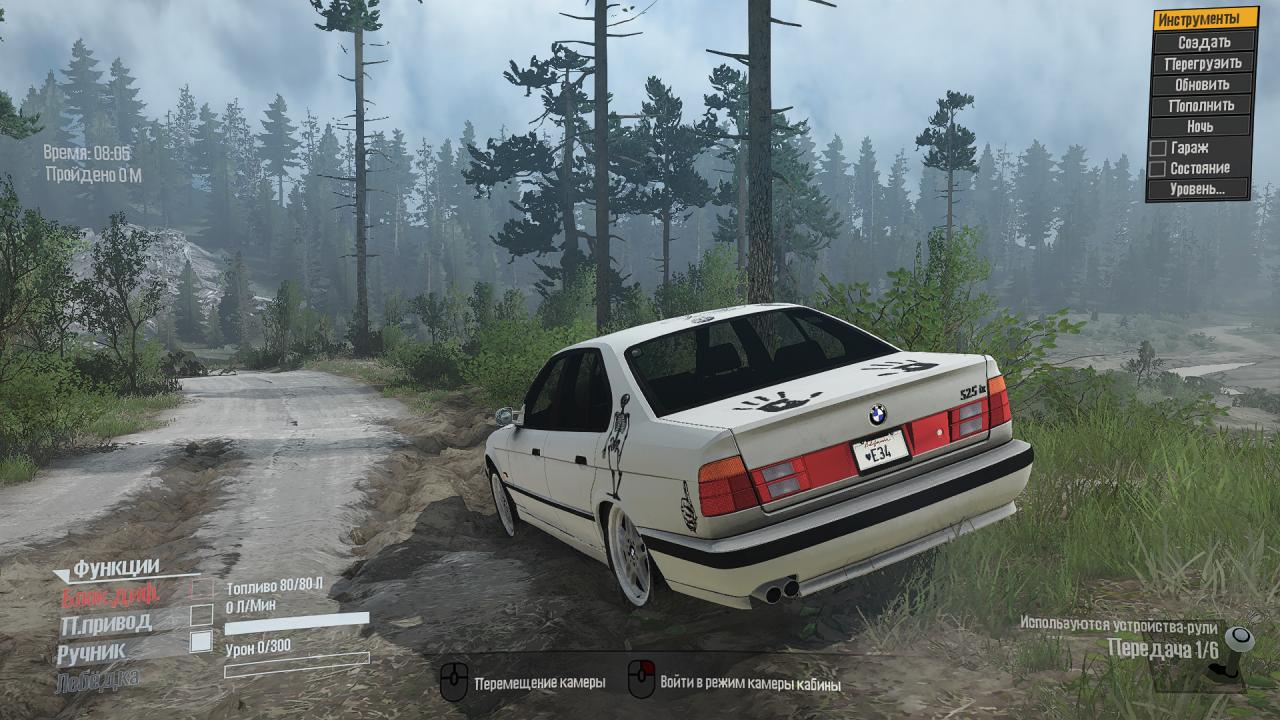
Task: Select the Лебедка winch function
Action: (100, 678)
